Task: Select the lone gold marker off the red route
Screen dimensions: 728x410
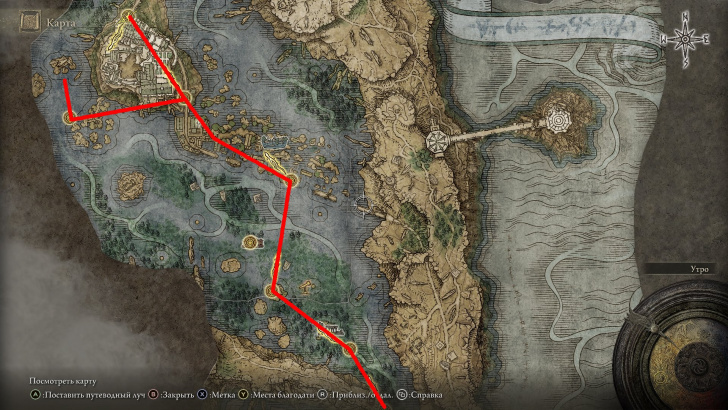Action: (x=249, y=241)
